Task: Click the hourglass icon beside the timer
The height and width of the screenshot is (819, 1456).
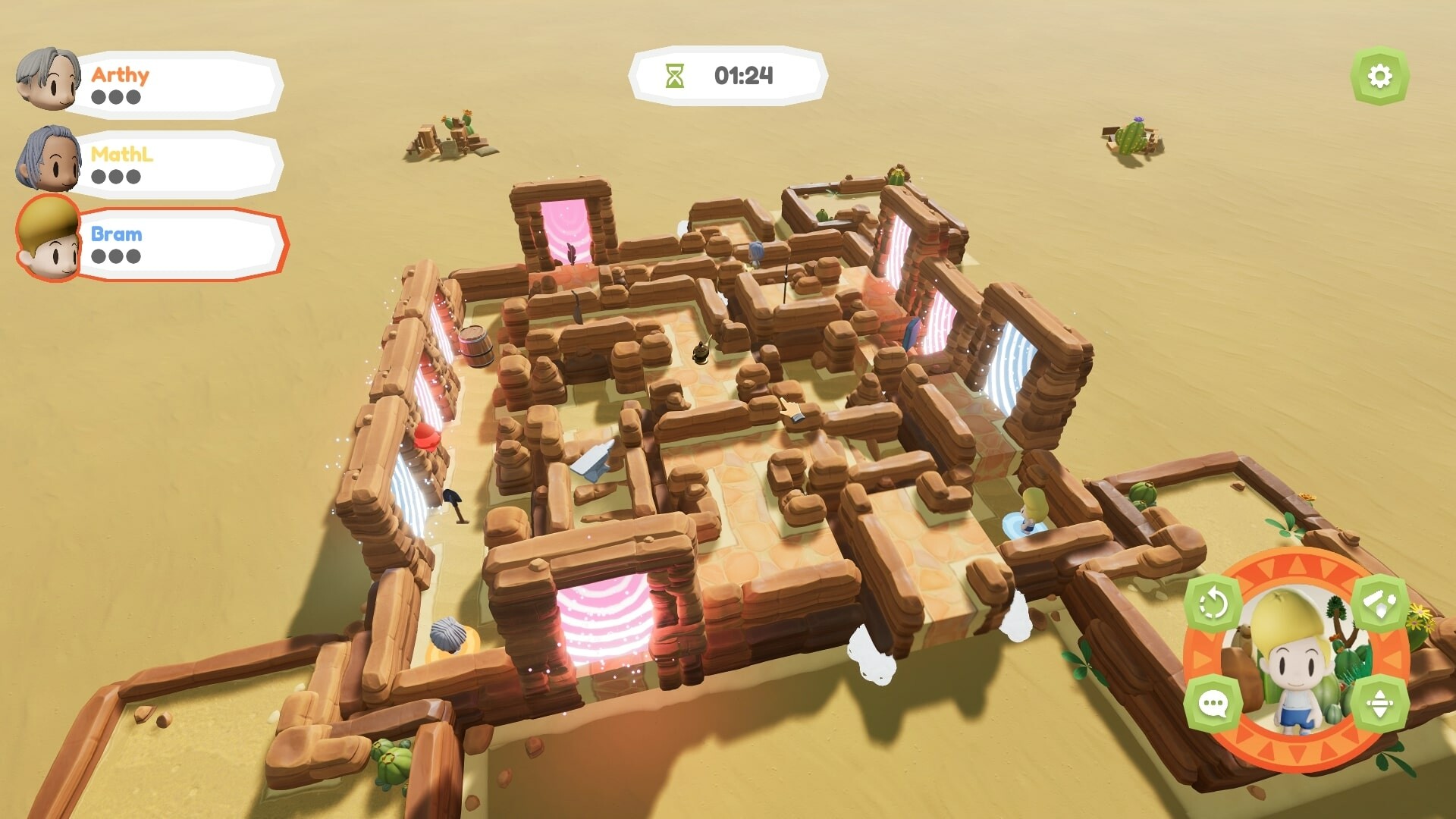Action: tap(674, 75)
